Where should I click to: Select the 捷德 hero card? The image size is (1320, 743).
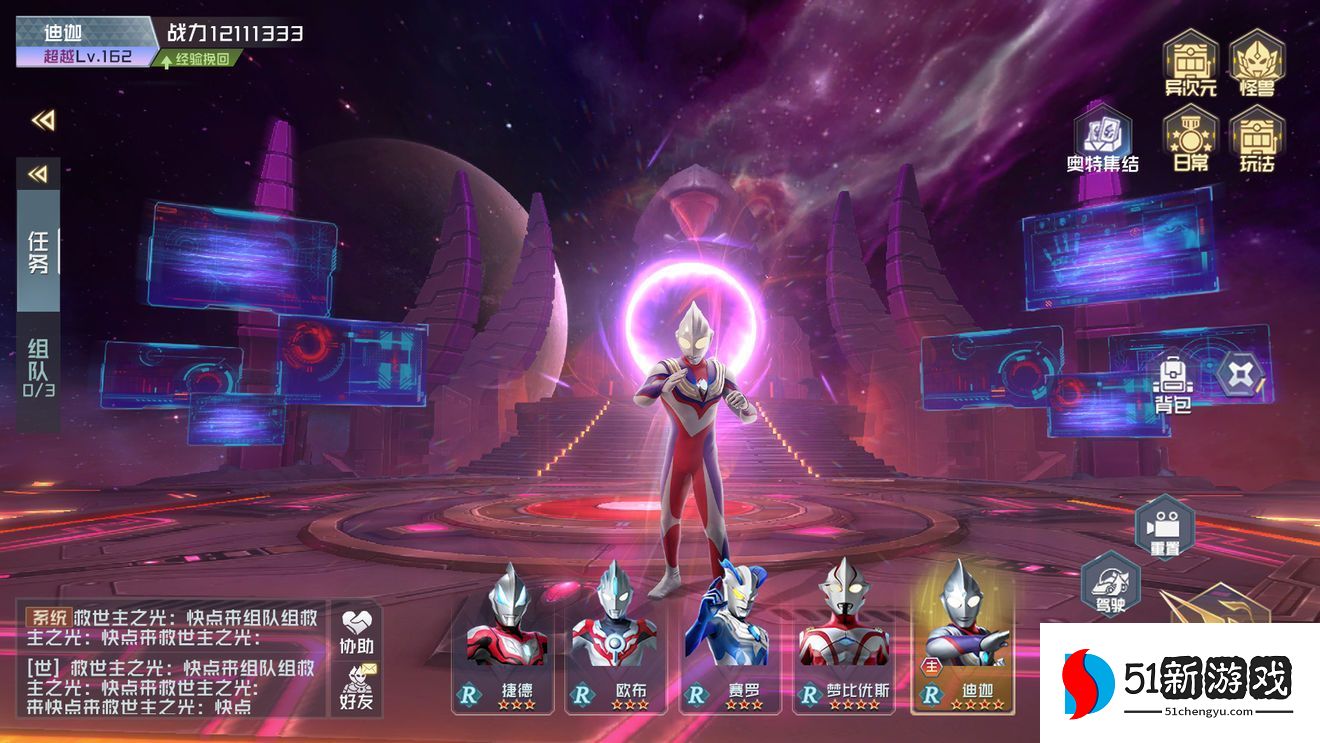509,640
